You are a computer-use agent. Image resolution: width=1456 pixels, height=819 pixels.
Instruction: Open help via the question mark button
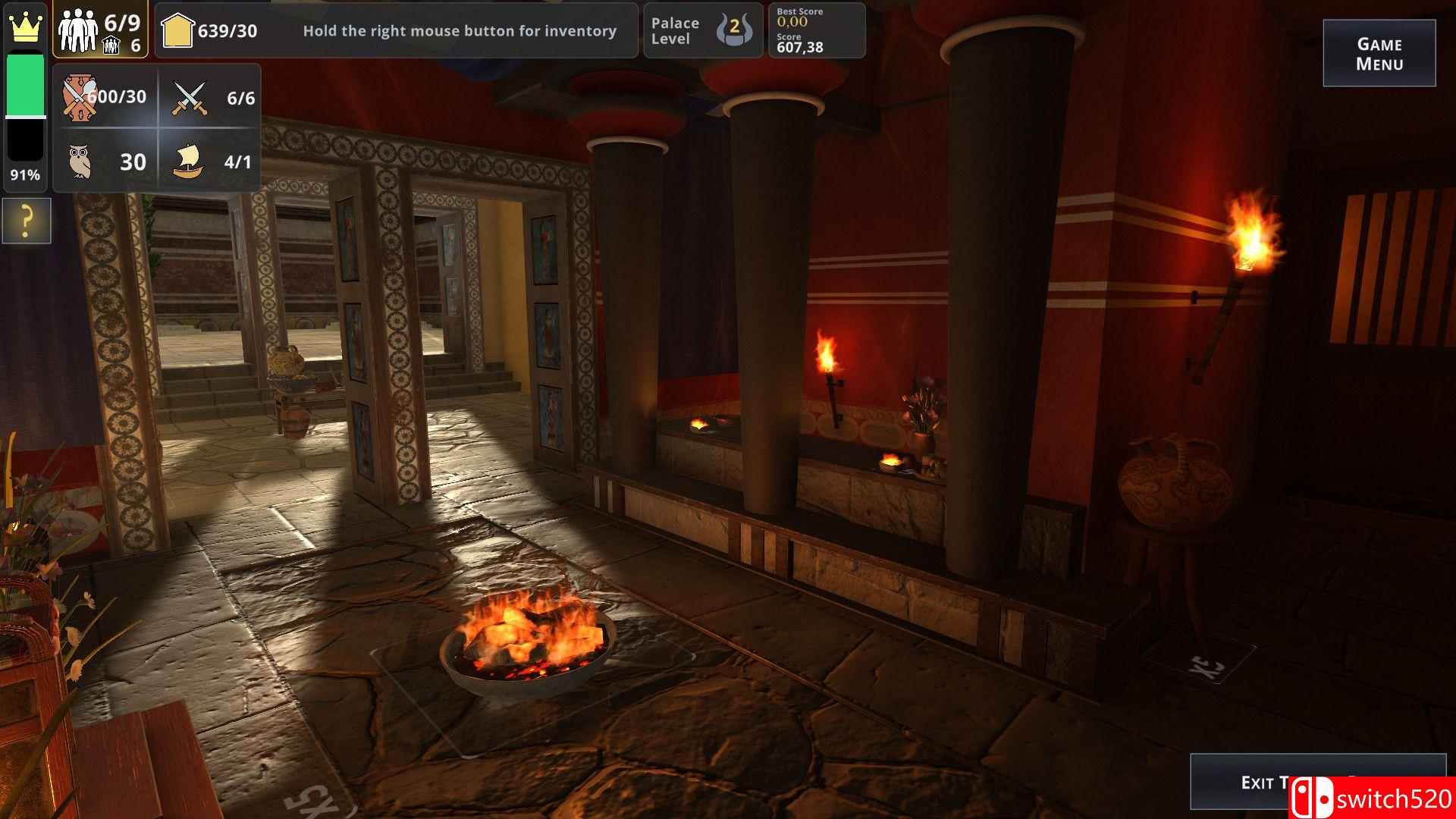(26, 221)
